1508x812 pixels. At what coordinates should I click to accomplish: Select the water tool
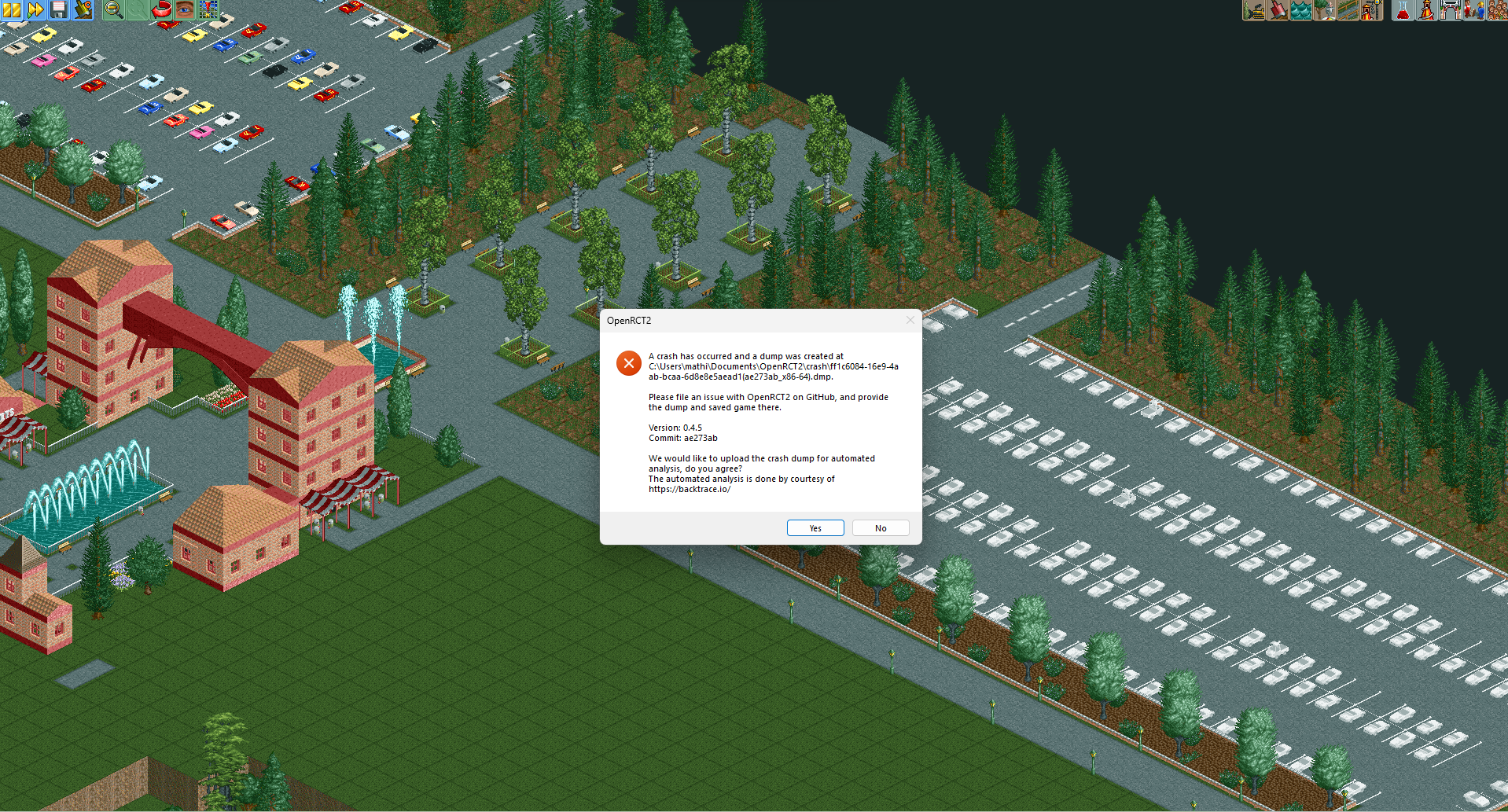[1300, 10]
